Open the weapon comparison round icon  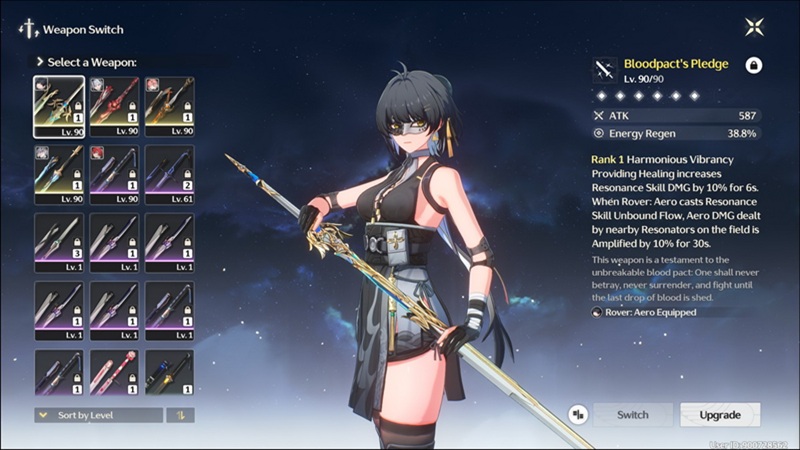[577, 414]
